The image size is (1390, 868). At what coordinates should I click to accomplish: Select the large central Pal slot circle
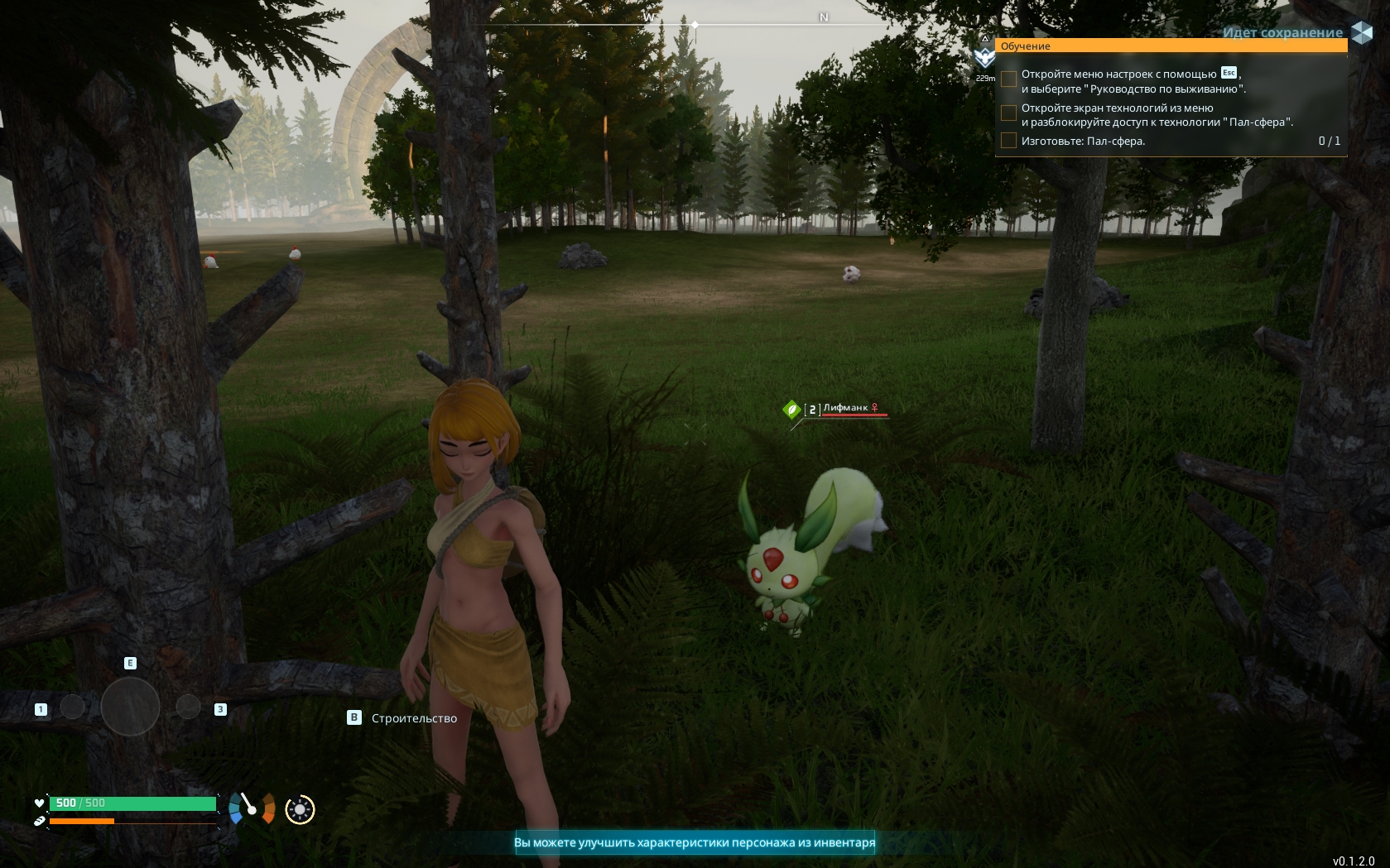pos(130,707)
